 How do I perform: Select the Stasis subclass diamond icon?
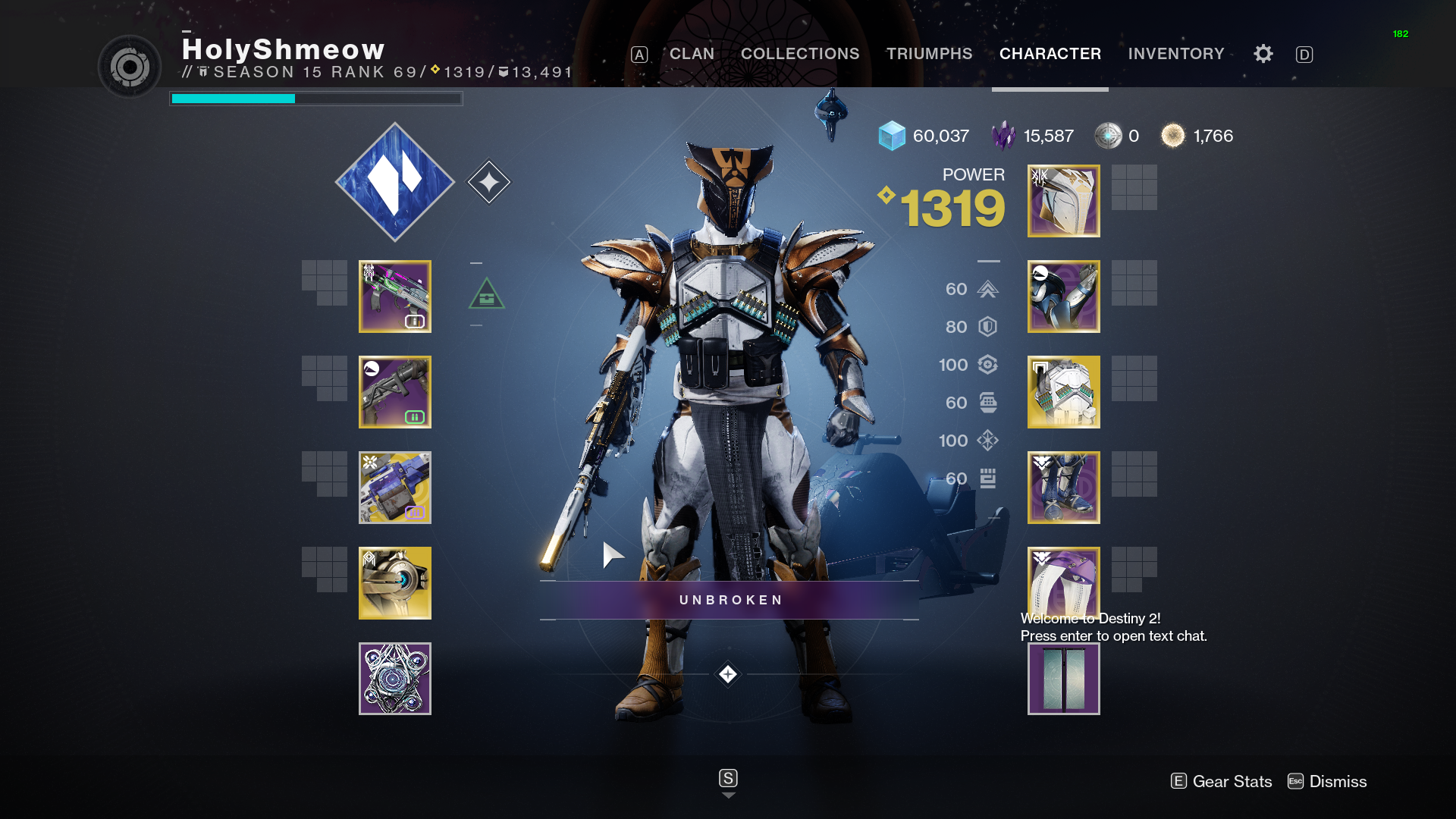point(394,182)
